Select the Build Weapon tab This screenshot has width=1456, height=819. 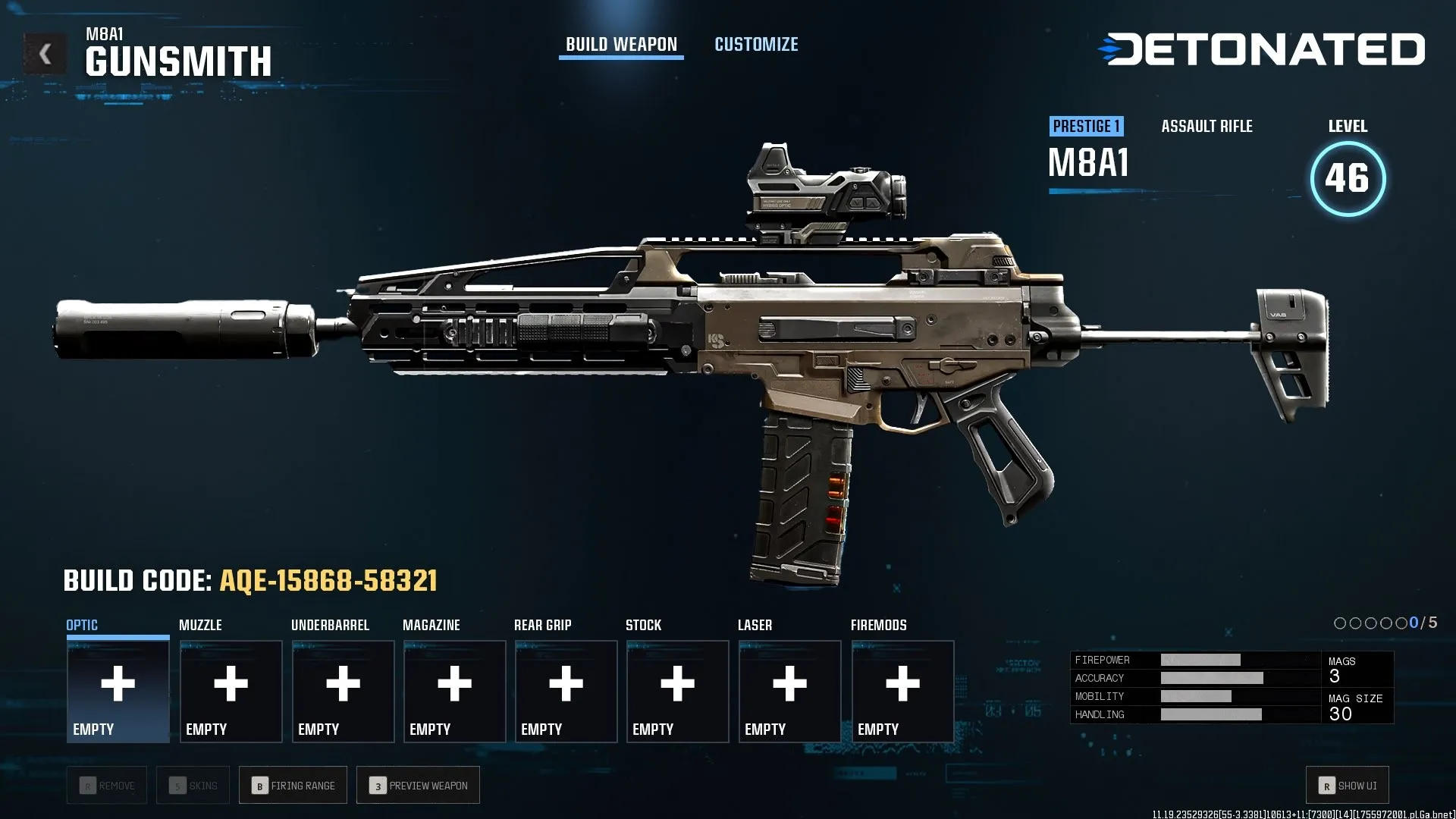click(620, 44)
